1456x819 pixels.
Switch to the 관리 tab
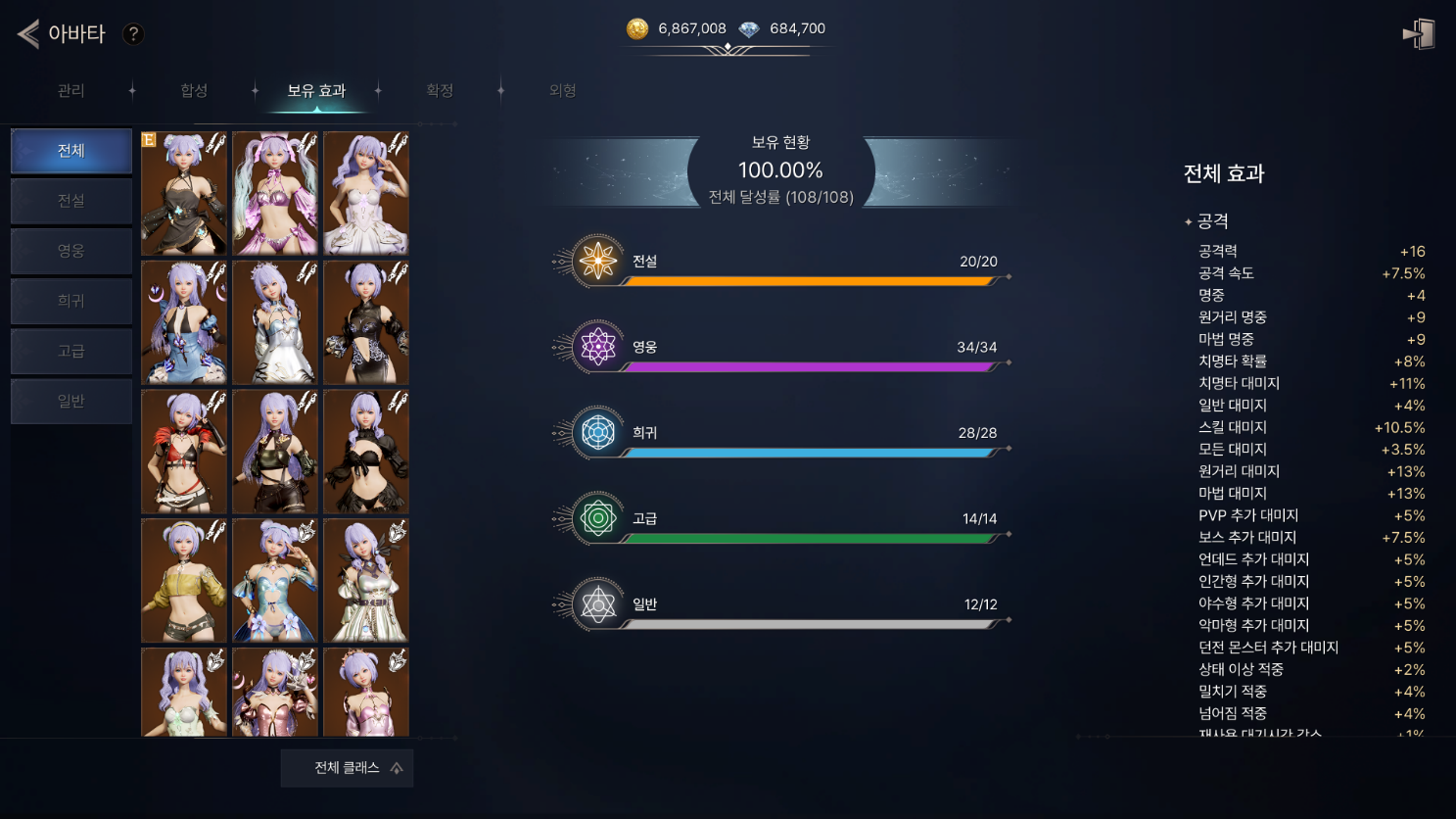click(x=70, y=91)
